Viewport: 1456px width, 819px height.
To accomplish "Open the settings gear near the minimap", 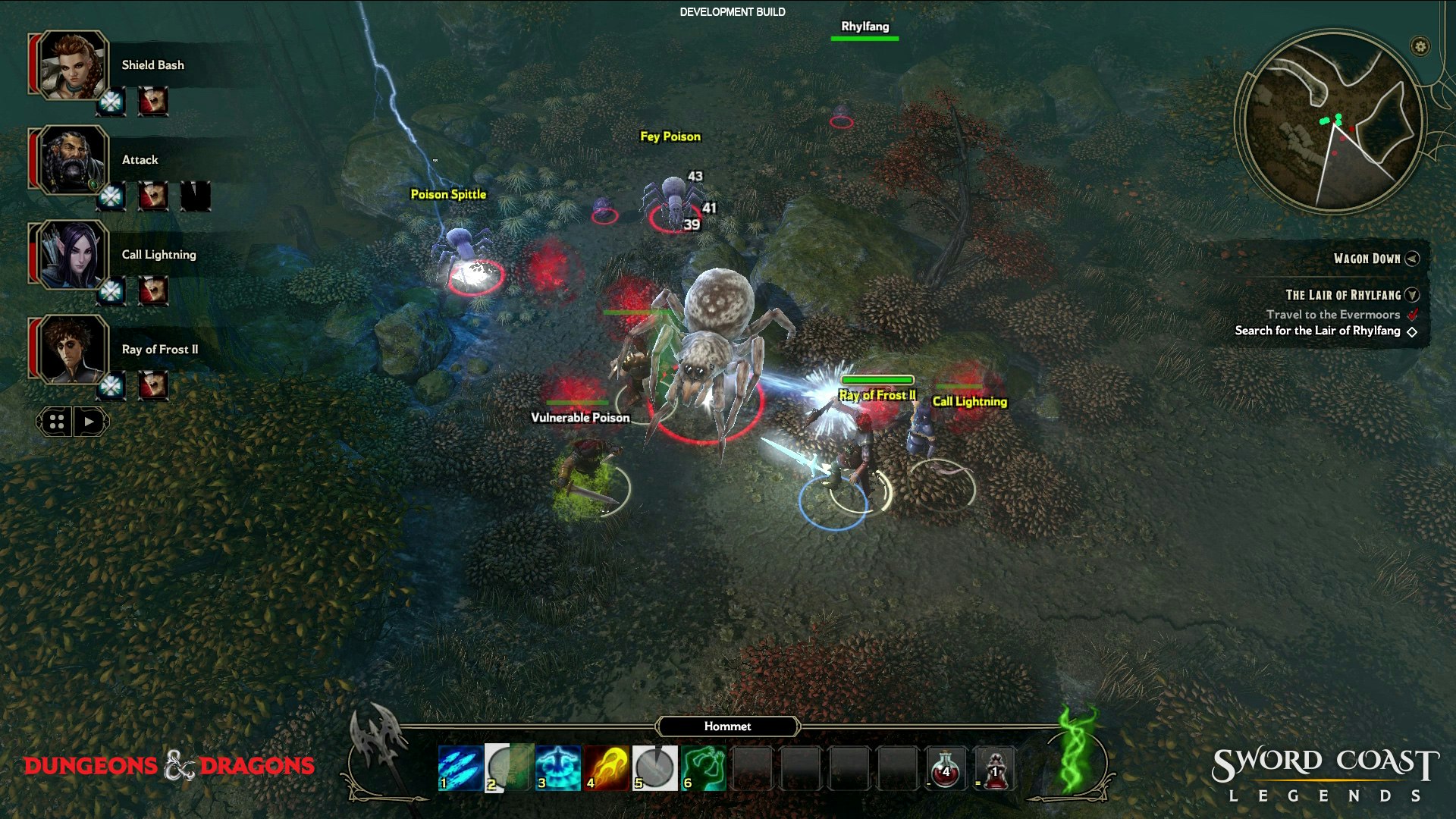I will 1420,45.
